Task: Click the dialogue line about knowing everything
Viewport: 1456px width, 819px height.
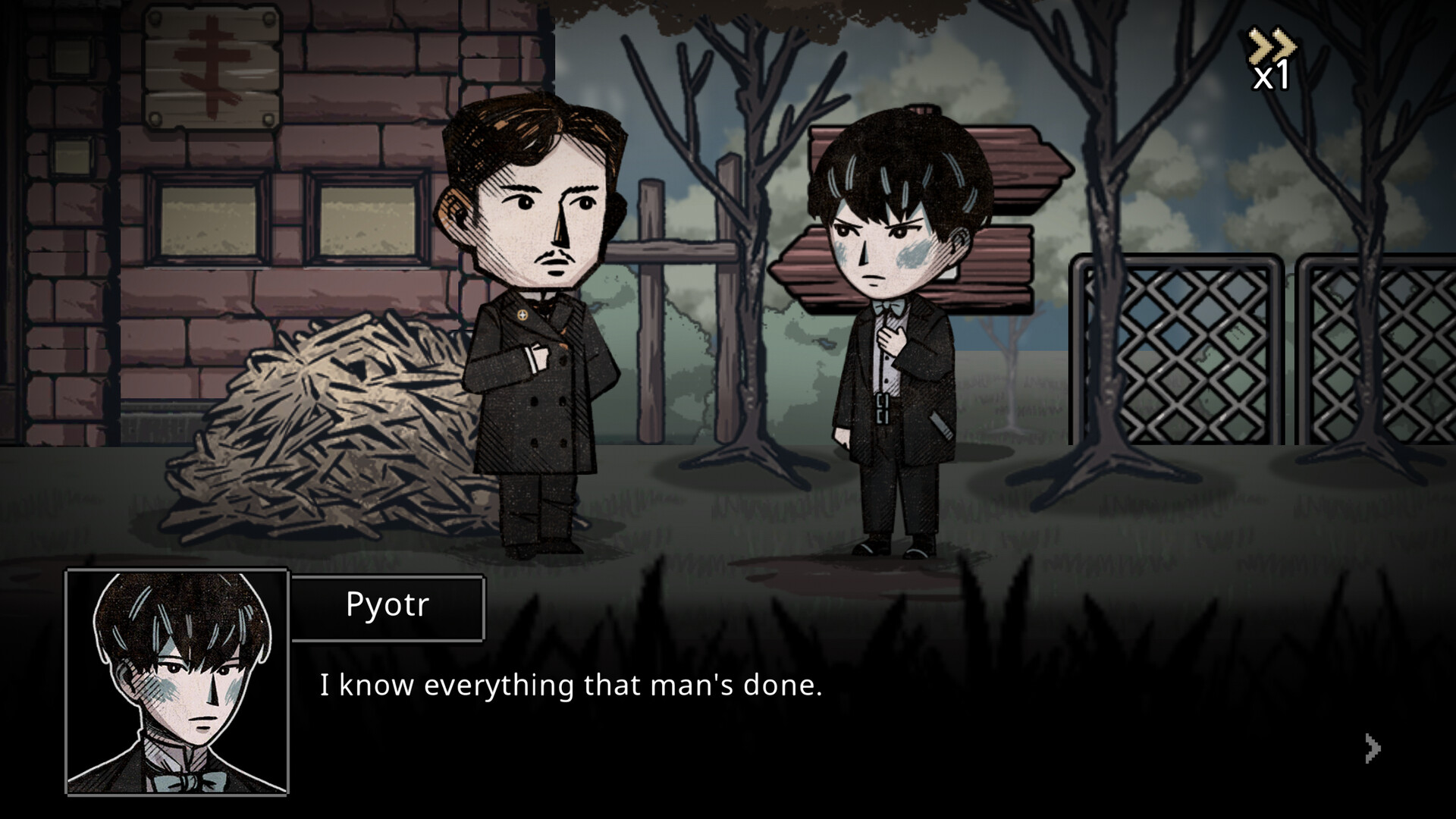Action: [573, 686]
